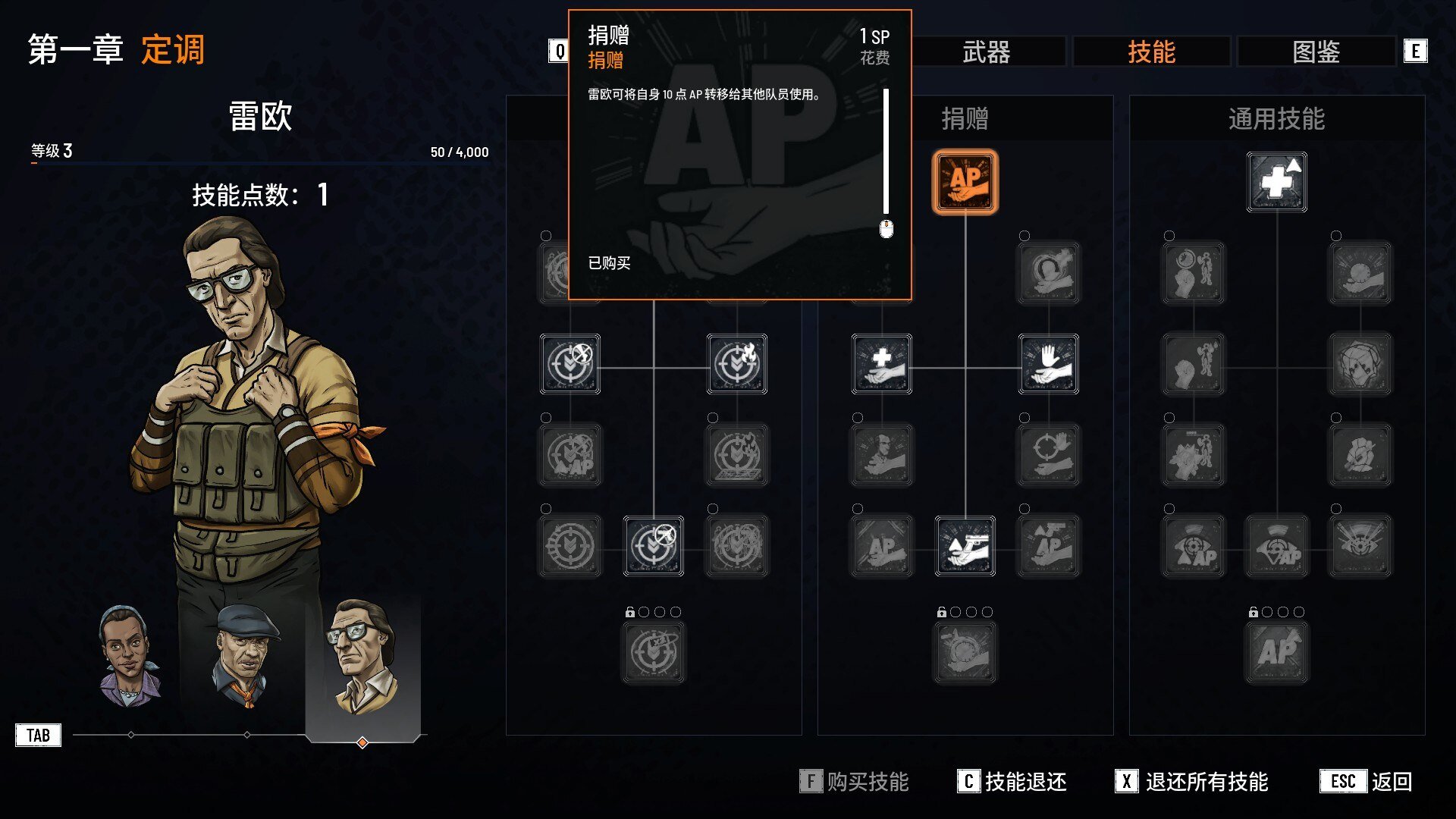Image resolution: width=1456 pixels, height=819 pixels.
Task: Click 退还所有技能 refund all skills
Action: pos(1192,781)
